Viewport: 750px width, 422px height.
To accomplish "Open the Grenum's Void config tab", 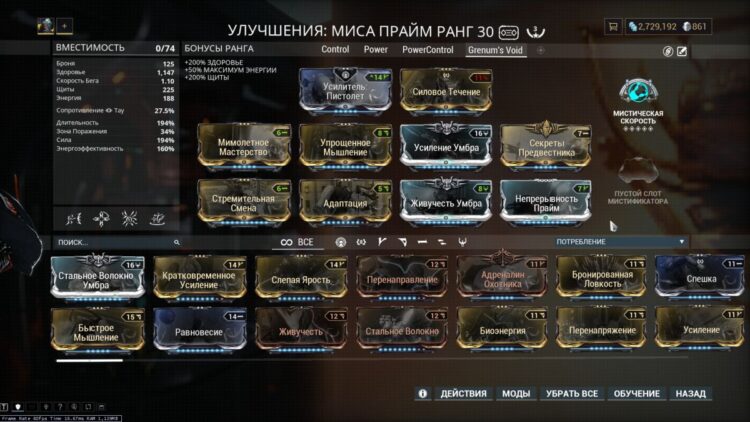I will click(496, 48).
